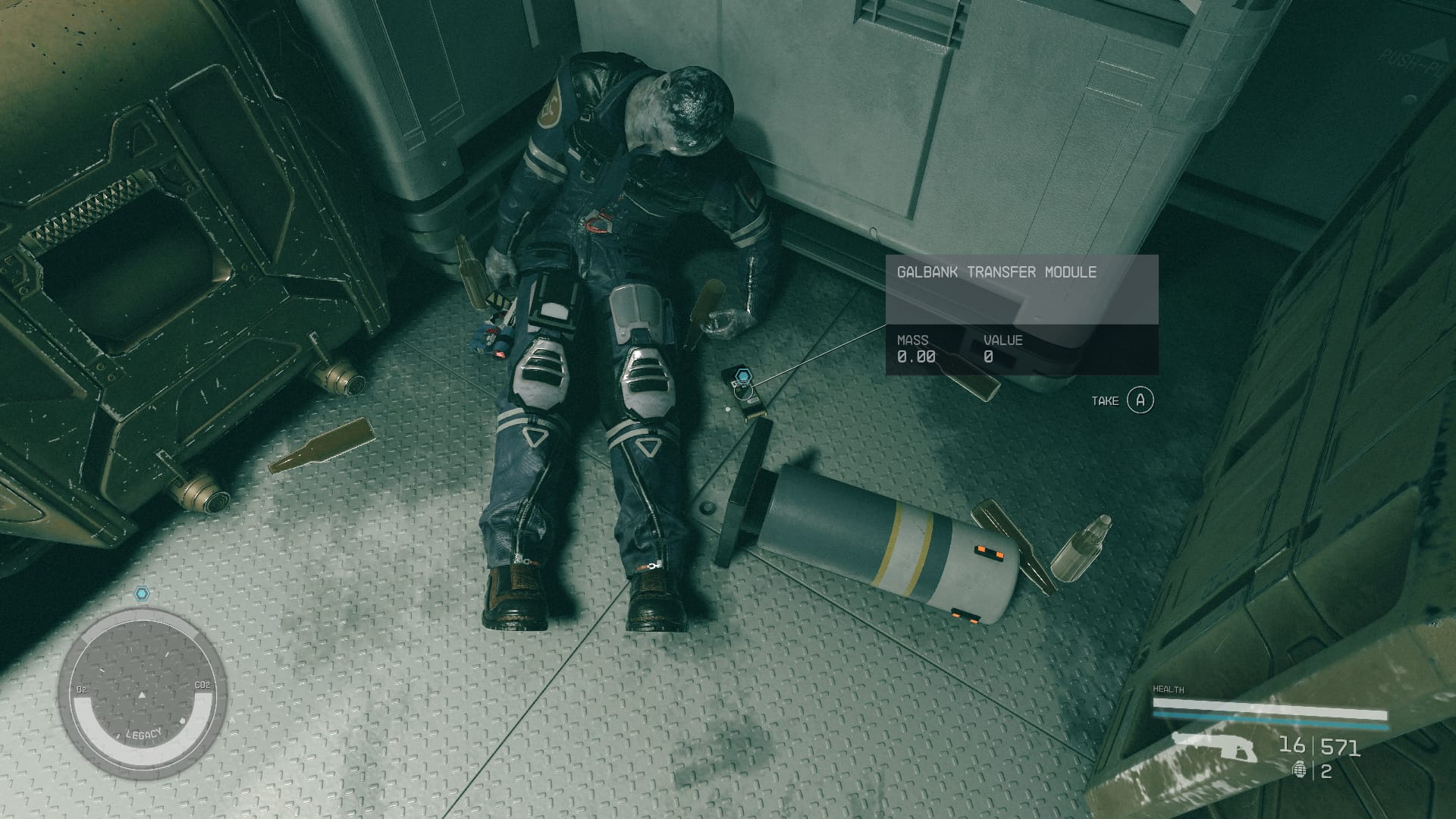Screen dimensions: 1456x819
Task: Select the blue hexagon marker above the compass
Action: (x=141, y=594)
